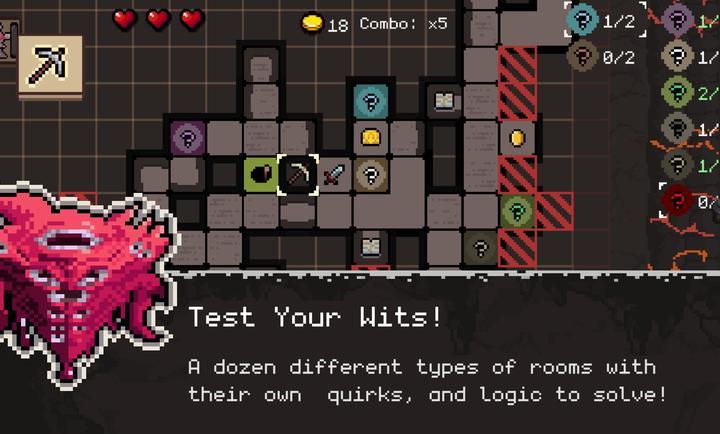Select the highlighted pickaxe tile on the board
The height and width of the screenshot is (434, 720).
[298, 174]
